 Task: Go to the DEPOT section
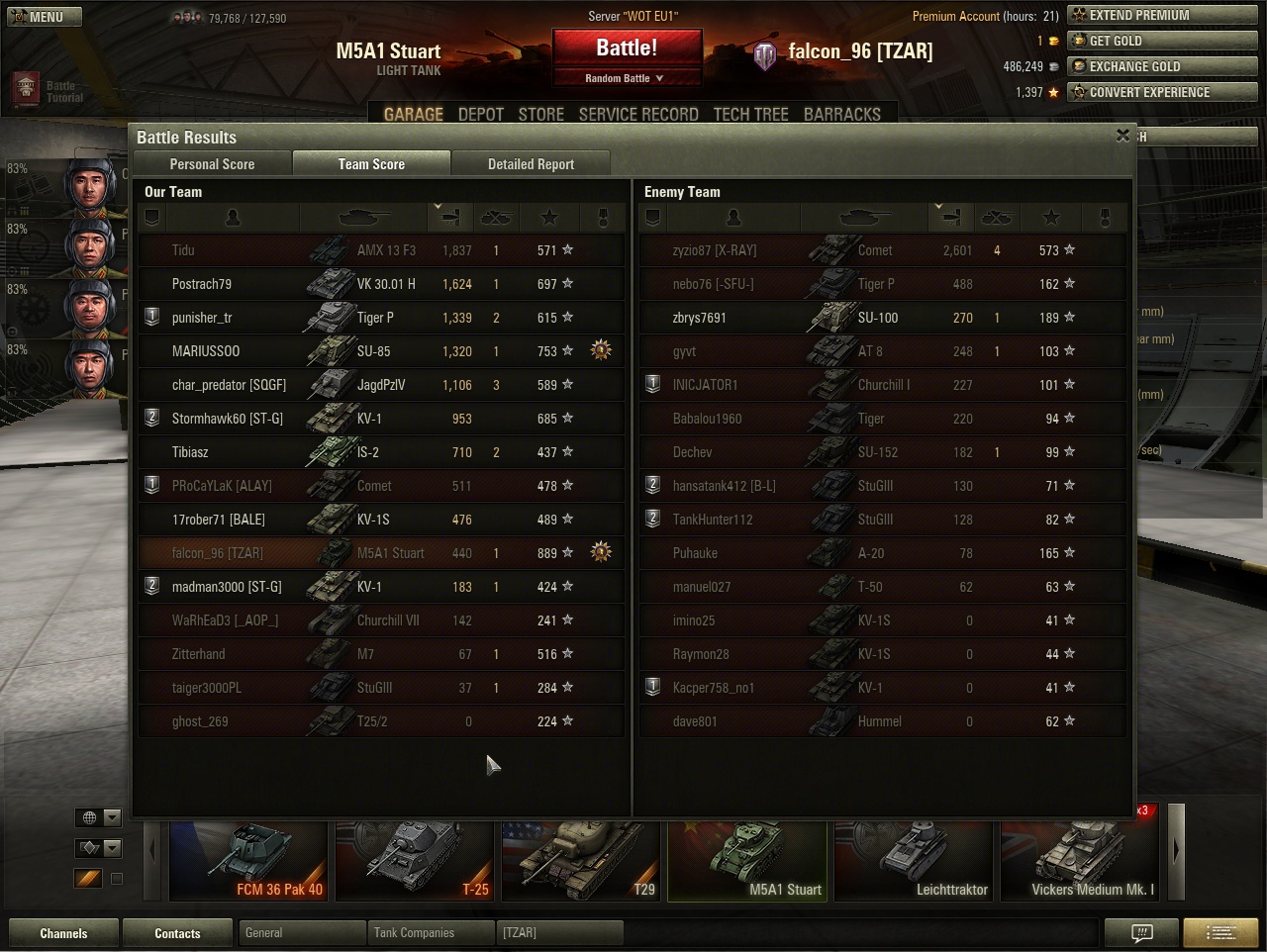481,114
